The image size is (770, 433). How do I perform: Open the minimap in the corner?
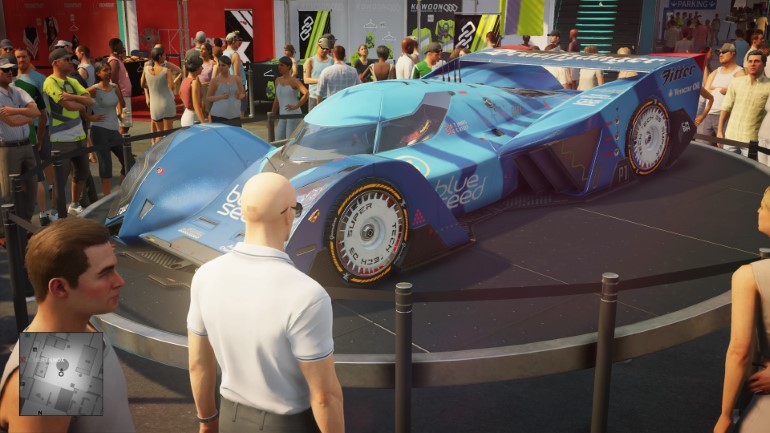pyautogui.click(x=61, y=374)
